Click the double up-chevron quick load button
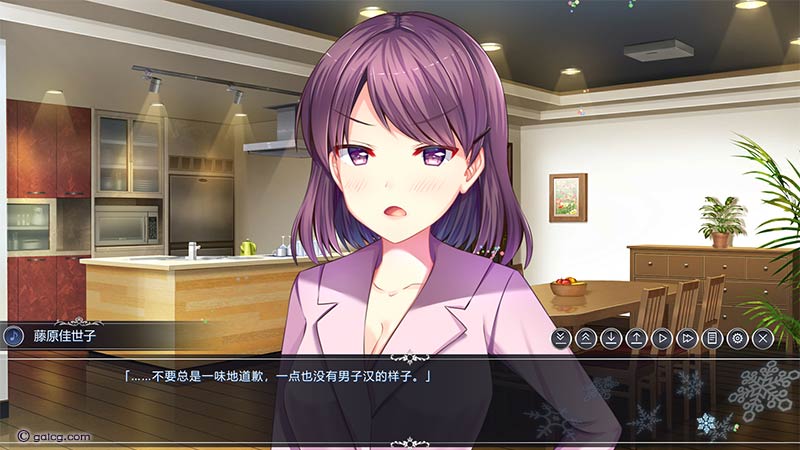This screenshot has width=800, height=450. (586, 338)
